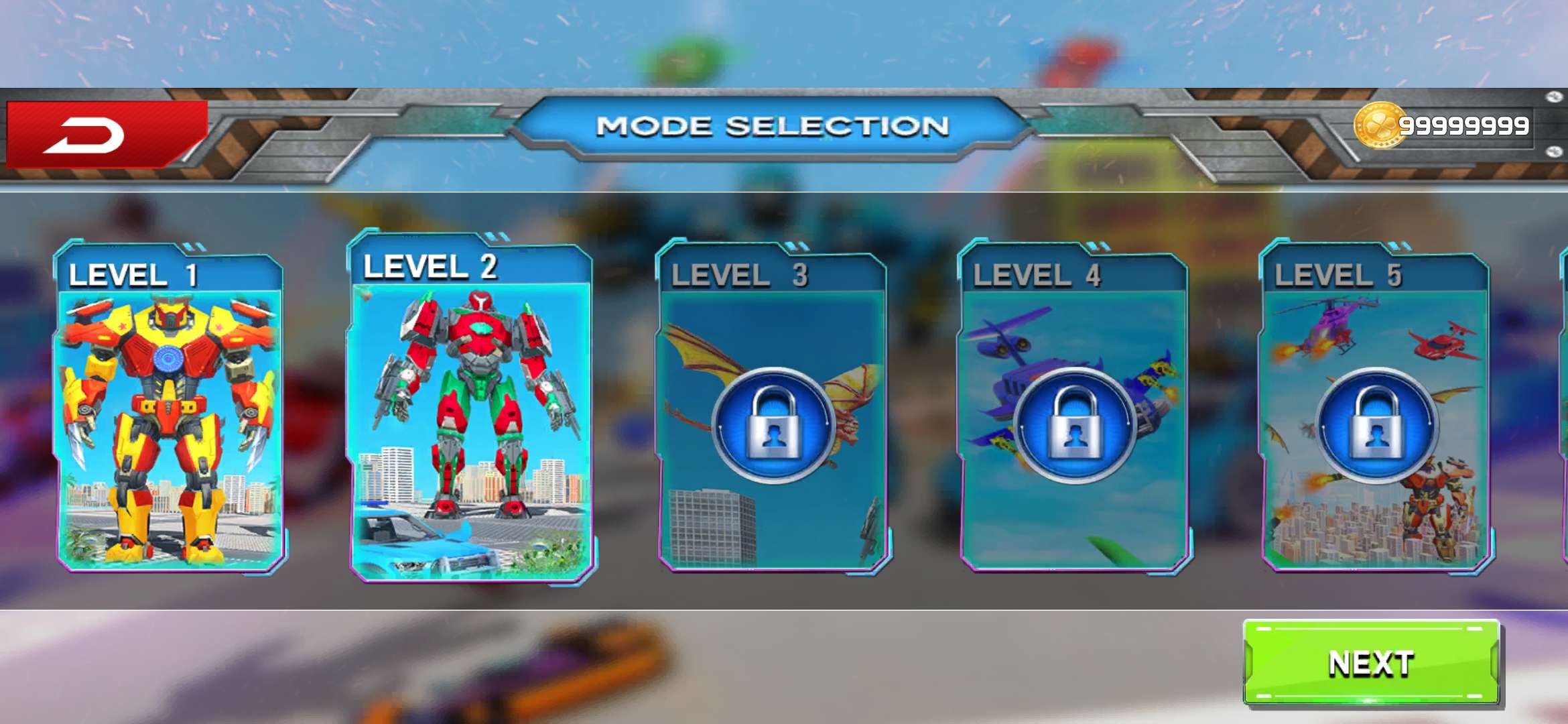Open the gold coin balance

[1442, 126]
